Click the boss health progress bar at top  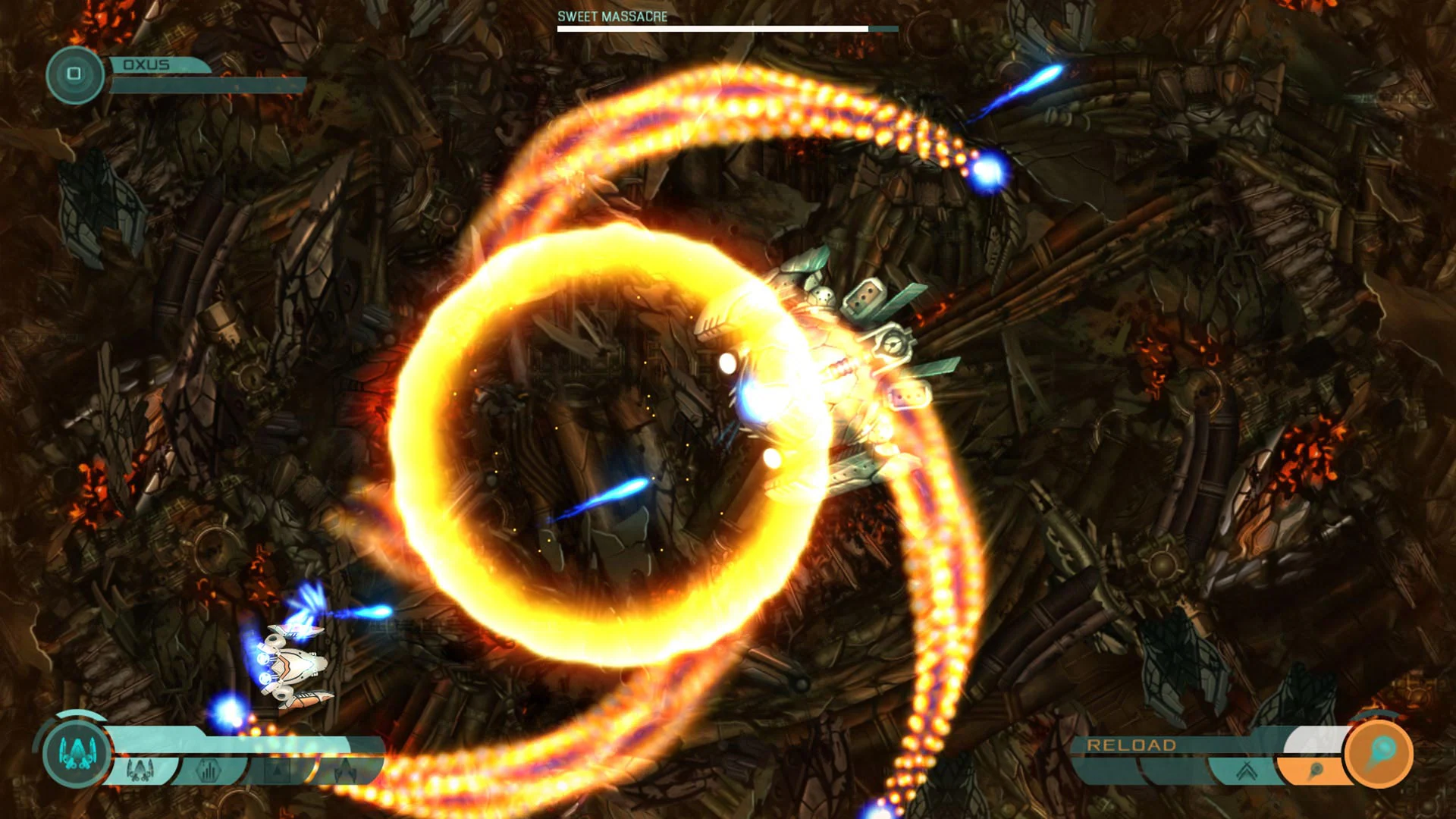click(x=724, y=29)
